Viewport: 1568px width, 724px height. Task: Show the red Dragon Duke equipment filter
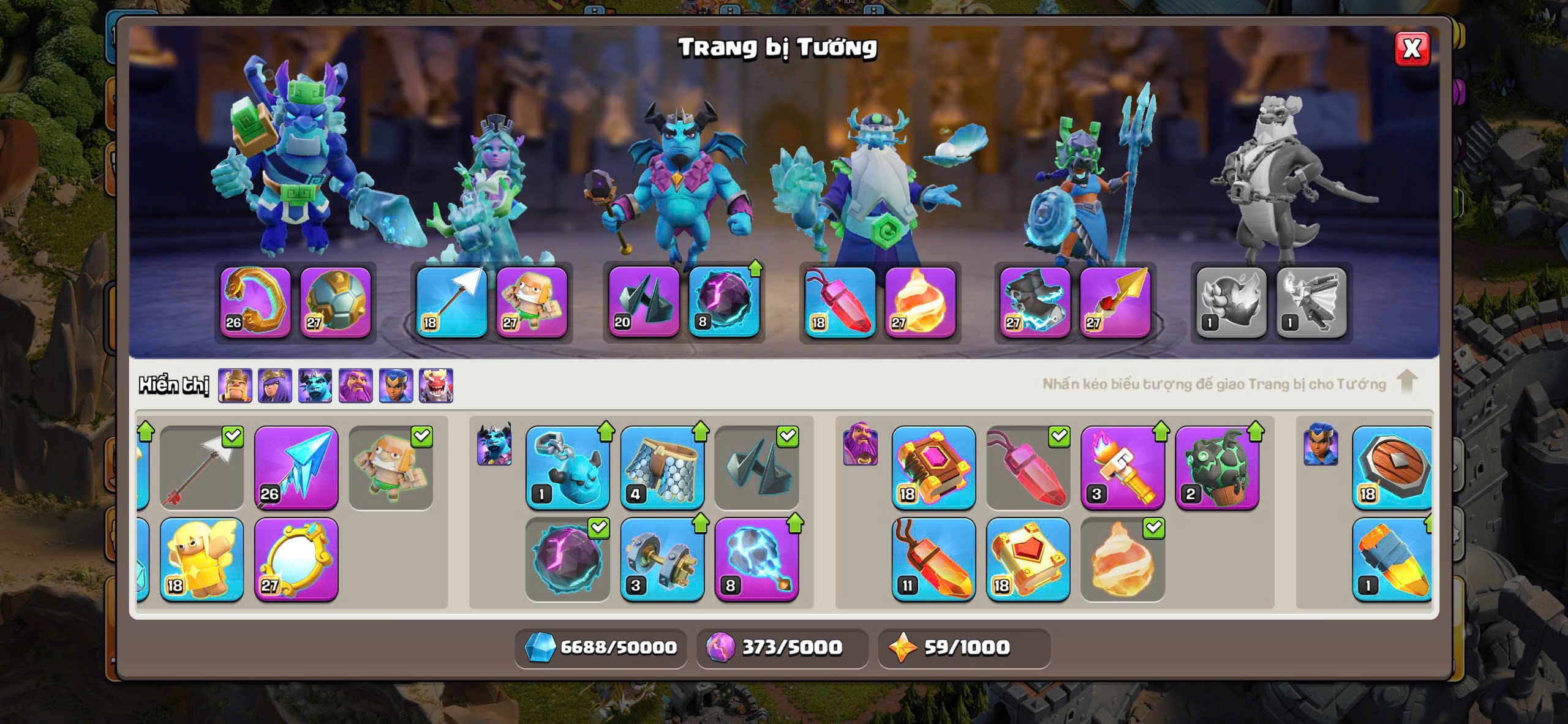point(436,386)
